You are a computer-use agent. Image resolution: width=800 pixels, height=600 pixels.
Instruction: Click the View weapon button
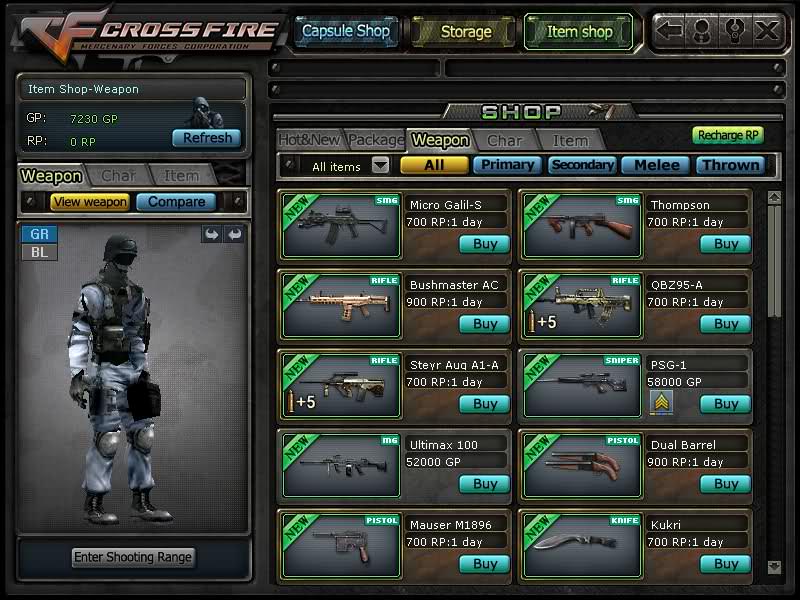coord(90,202)
